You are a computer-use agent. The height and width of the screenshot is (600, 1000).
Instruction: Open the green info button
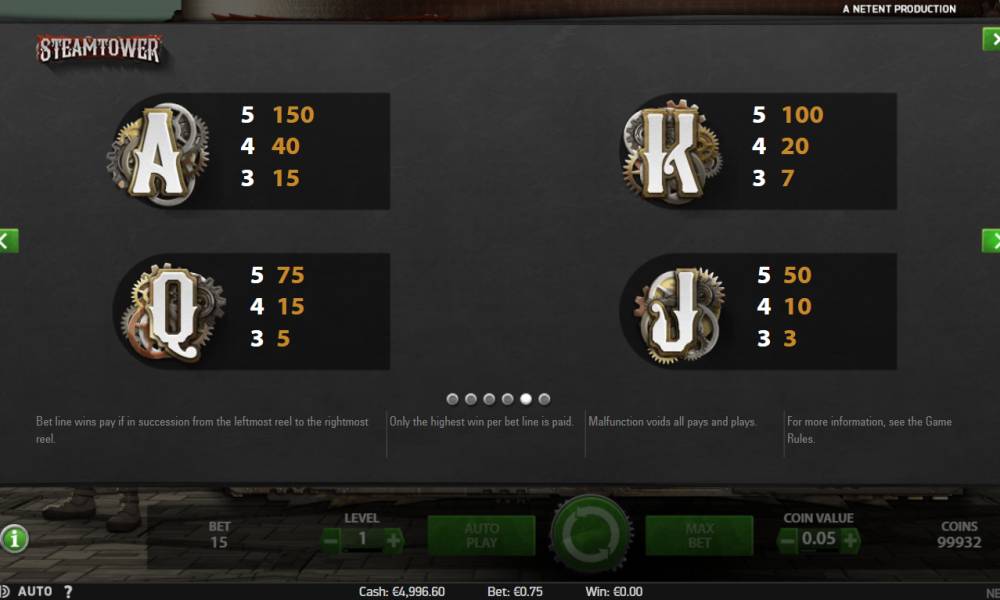pyautogui.click(x=14, y=539)
